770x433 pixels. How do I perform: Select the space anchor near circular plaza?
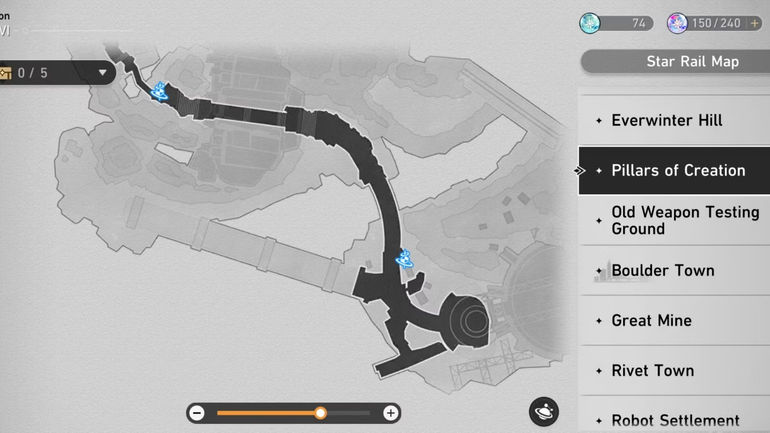pyautogui.click(x=406, y=259)
